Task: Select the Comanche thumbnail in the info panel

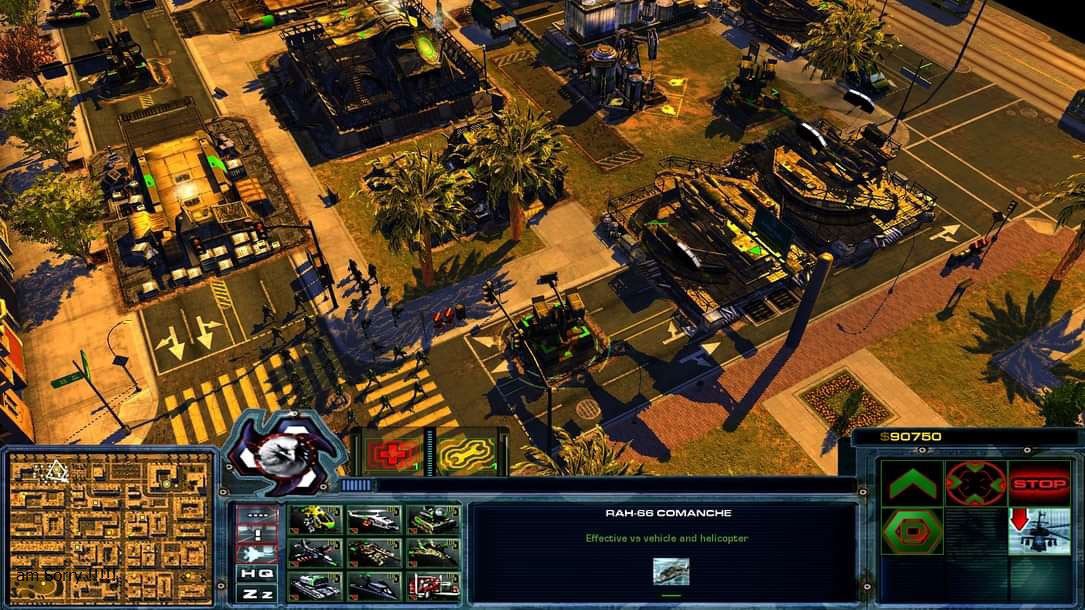Action: 670,571
